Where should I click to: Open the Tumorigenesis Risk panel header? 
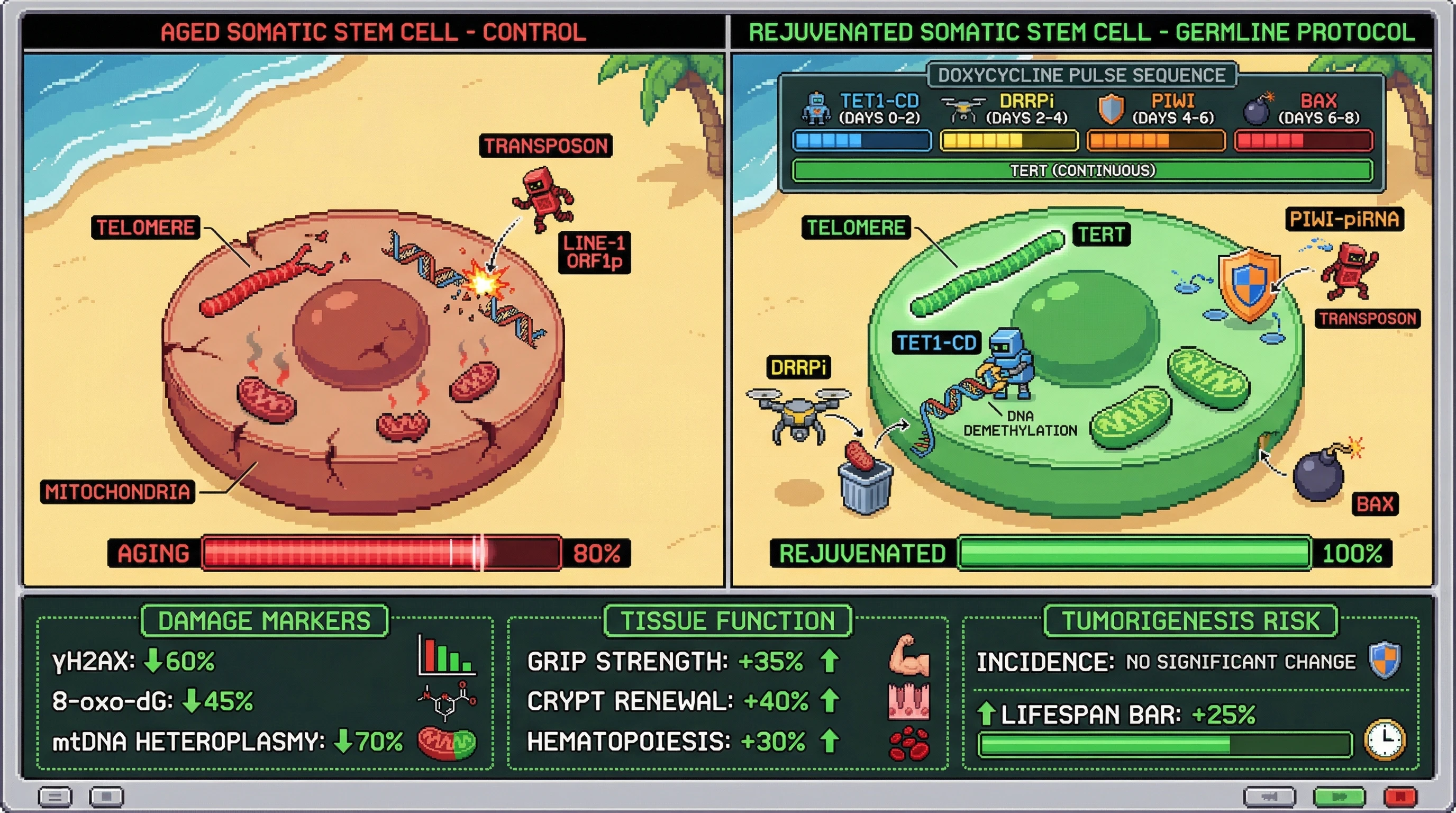coord(1191,621)
